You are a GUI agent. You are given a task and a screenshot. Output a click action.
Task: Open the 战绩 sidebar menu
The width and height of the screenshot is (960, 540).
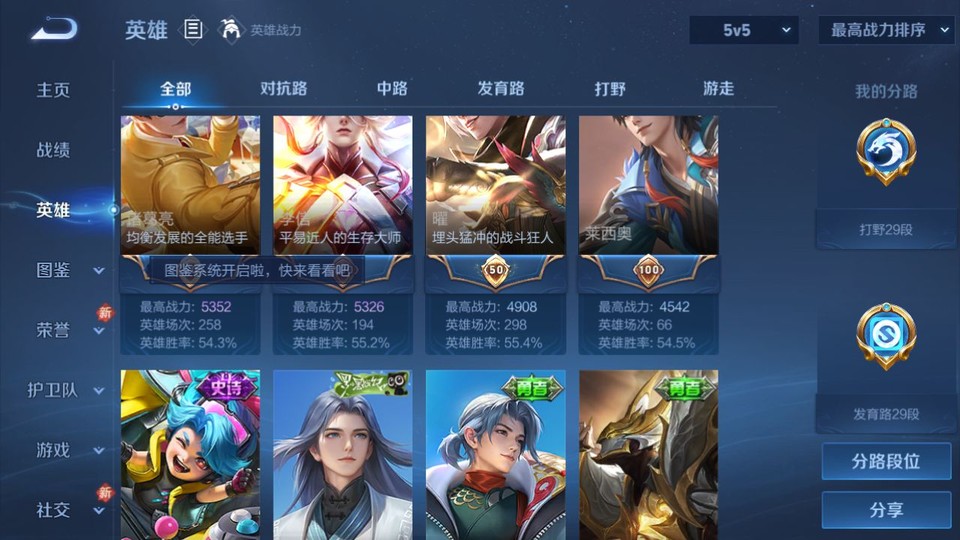point(54,150)
